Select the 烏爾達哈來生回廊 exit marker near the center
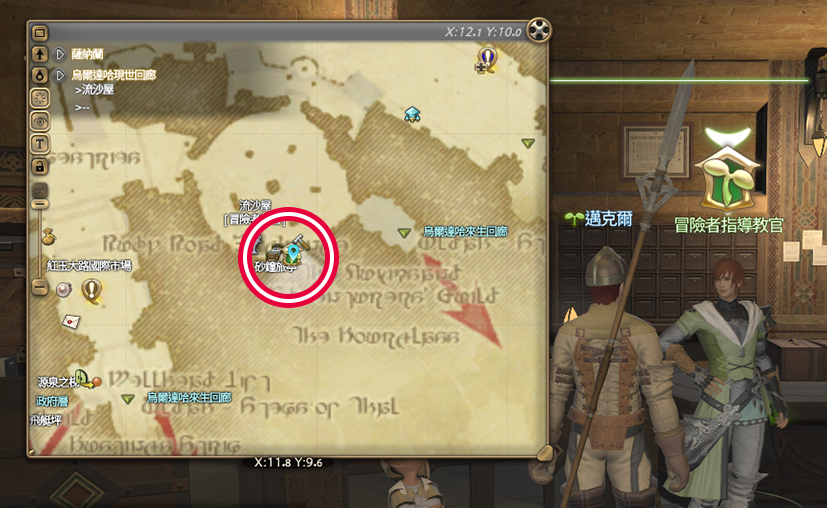Image resolution: width=827 pixels, height=508 pixels. (404, 233)
